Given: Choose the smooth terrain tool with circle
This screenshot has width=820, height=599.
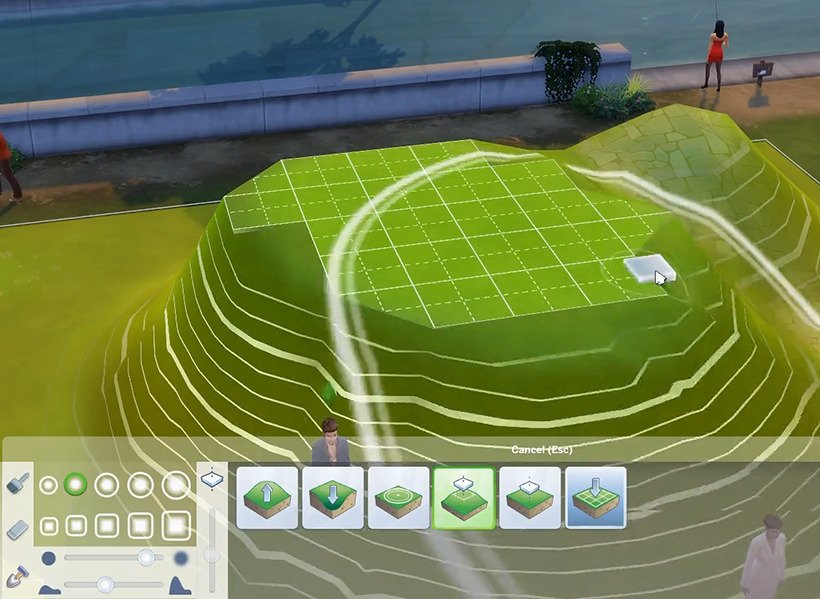Looking at the screenshot, I should click(397, 497).
